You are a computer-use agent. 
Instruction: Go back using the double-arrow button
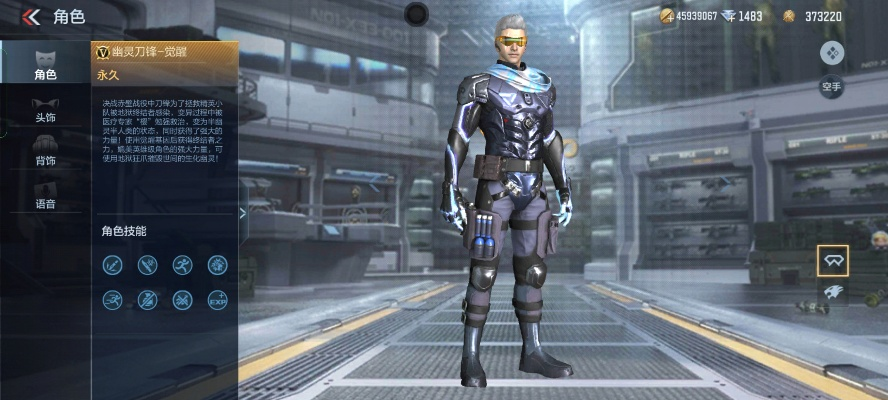point(31,16)
